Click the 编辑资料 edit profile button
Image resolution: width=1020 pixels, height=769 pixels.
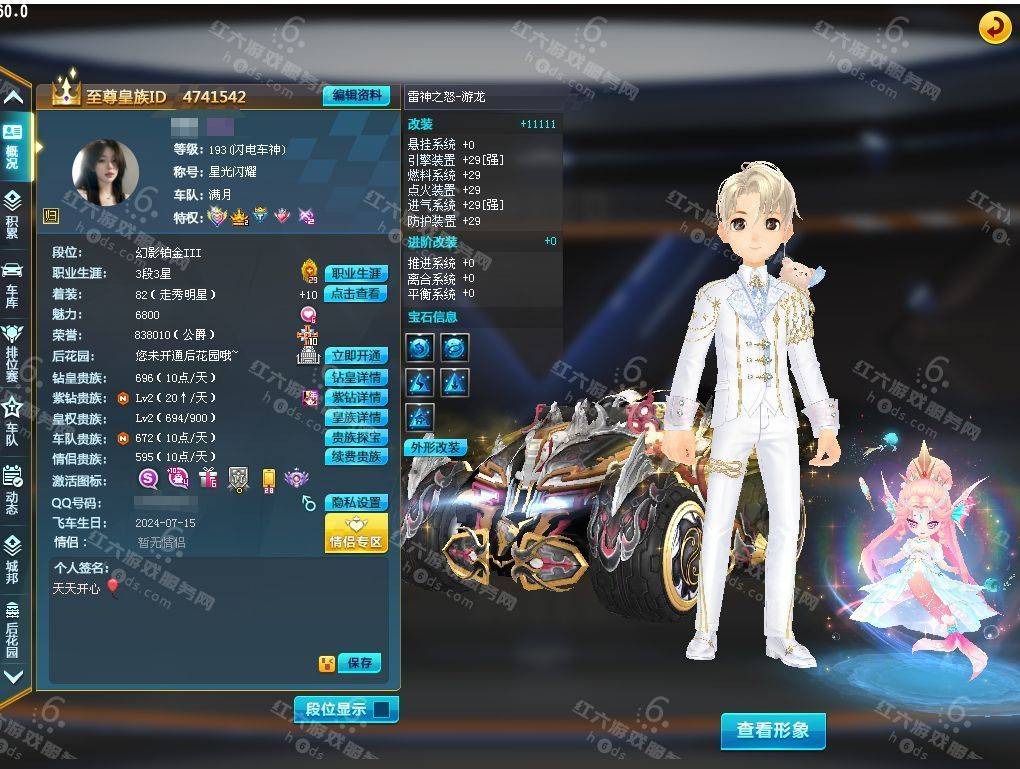[356, 96]
